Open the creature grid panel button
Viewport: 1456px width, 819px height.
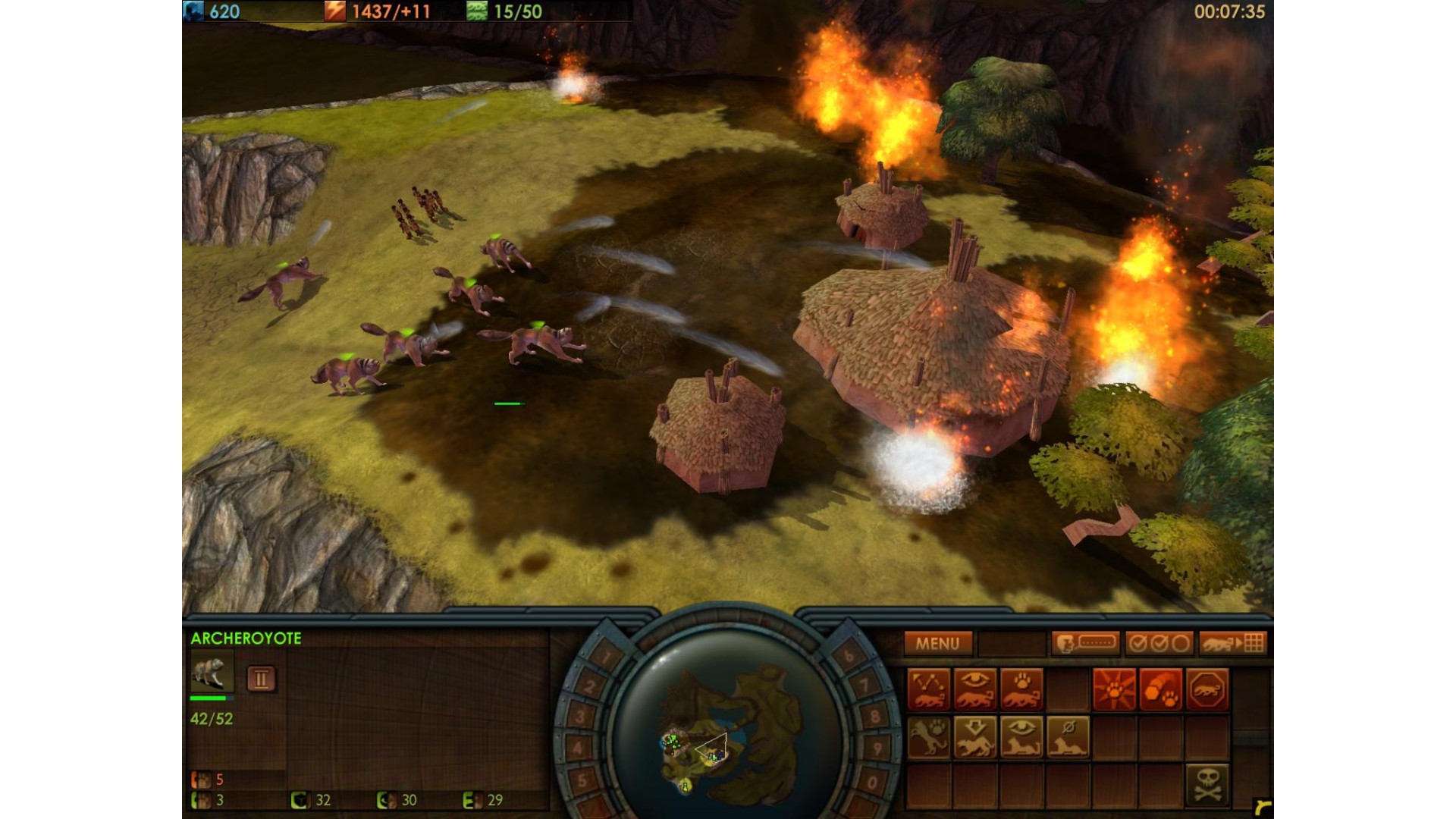[x=1232, y=644]
